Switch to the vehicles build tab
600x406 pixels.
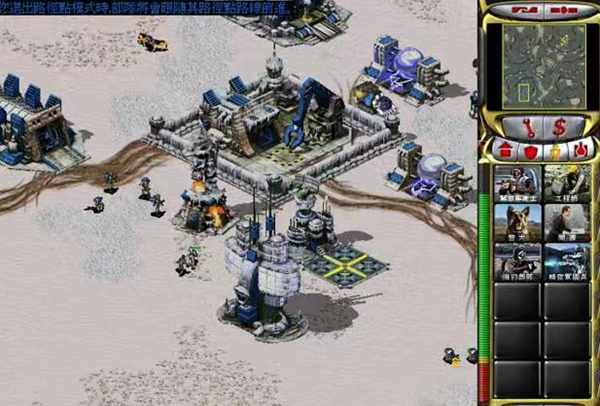582,150
